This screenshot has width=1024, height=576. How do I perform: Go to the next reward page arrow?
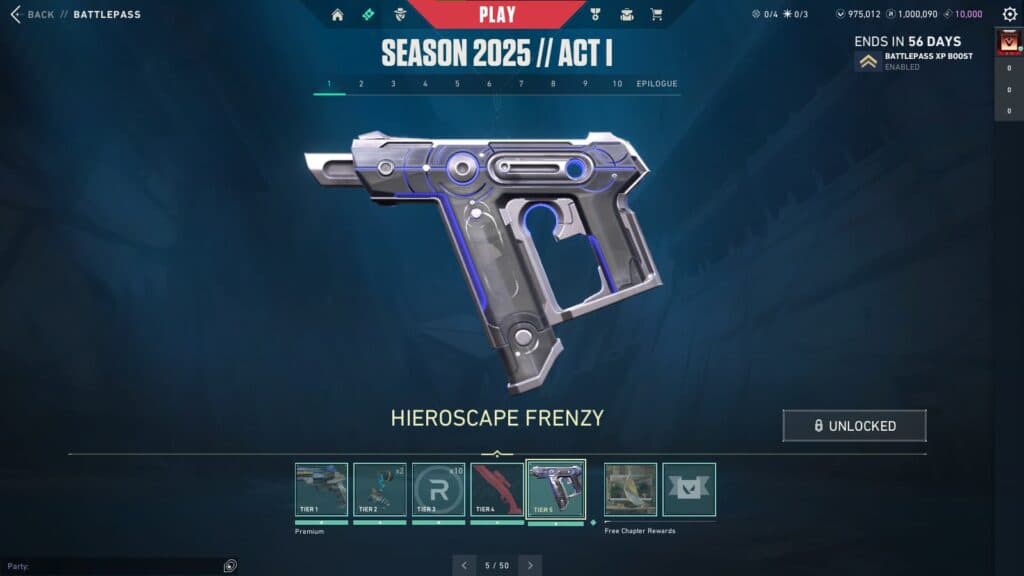[530, 565]
